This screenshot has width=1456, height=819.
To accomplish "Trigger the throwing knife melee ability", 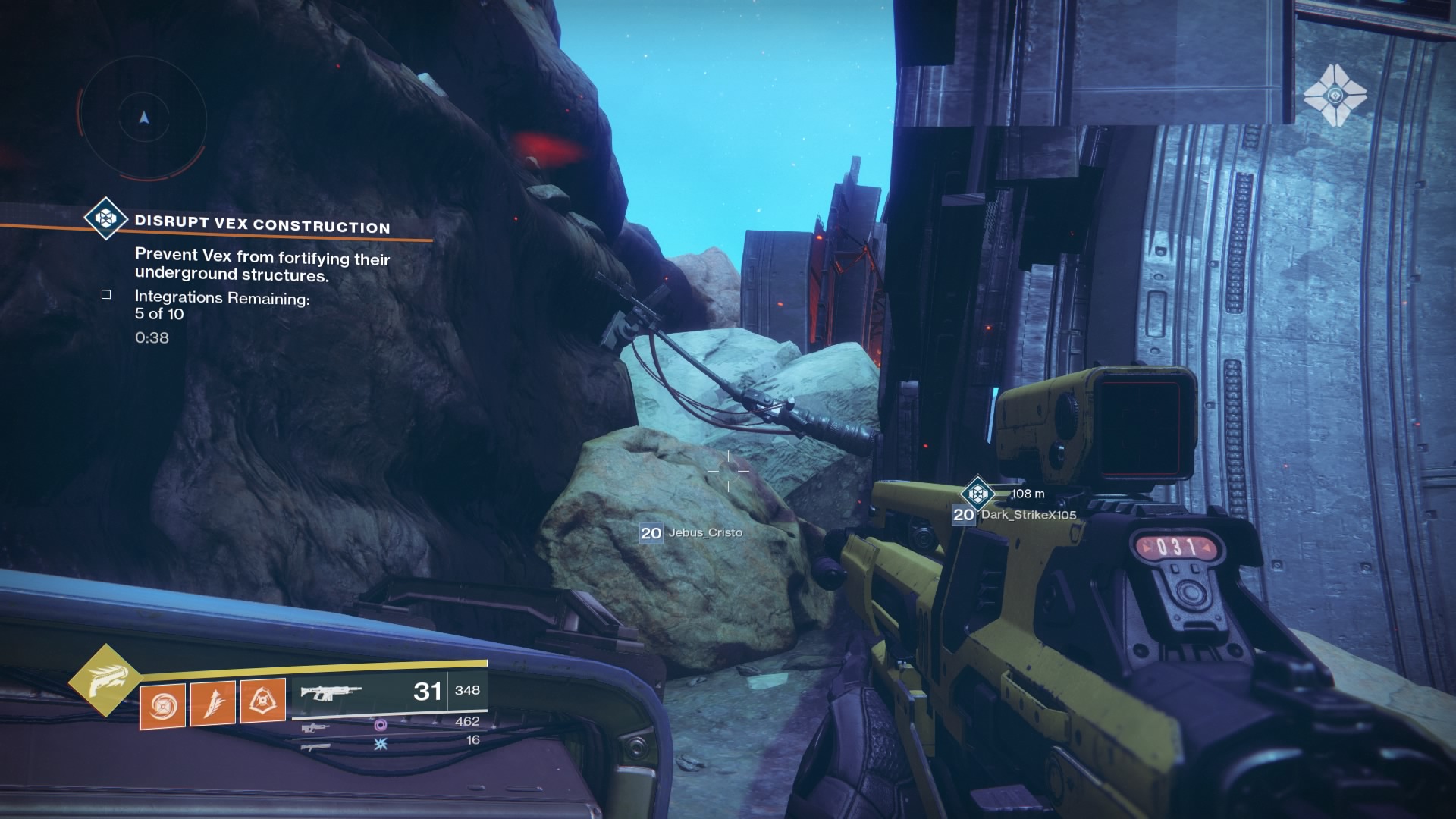I will (213, 703).
